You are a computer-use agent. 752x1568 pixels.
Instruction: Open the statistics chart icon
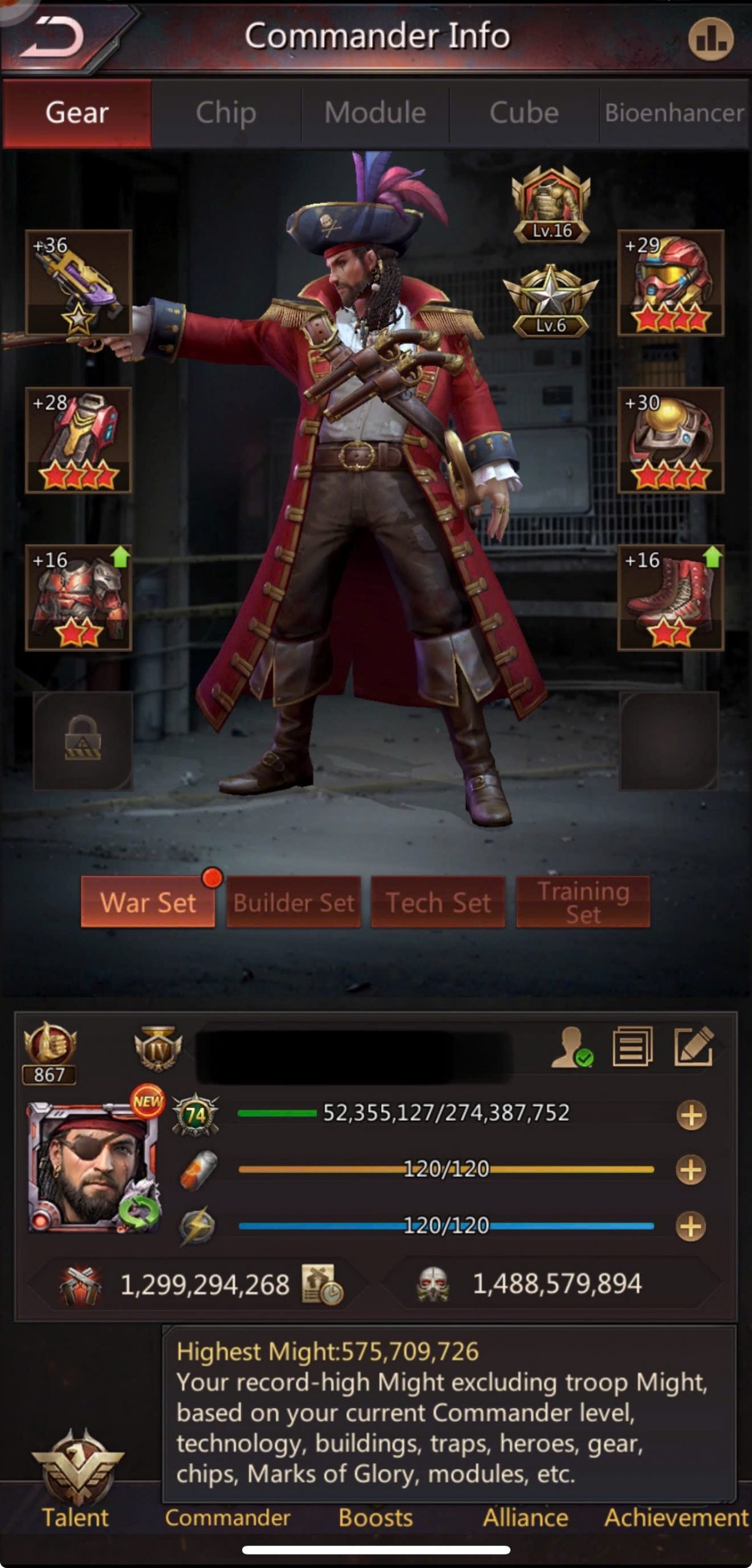click(710, 39)
